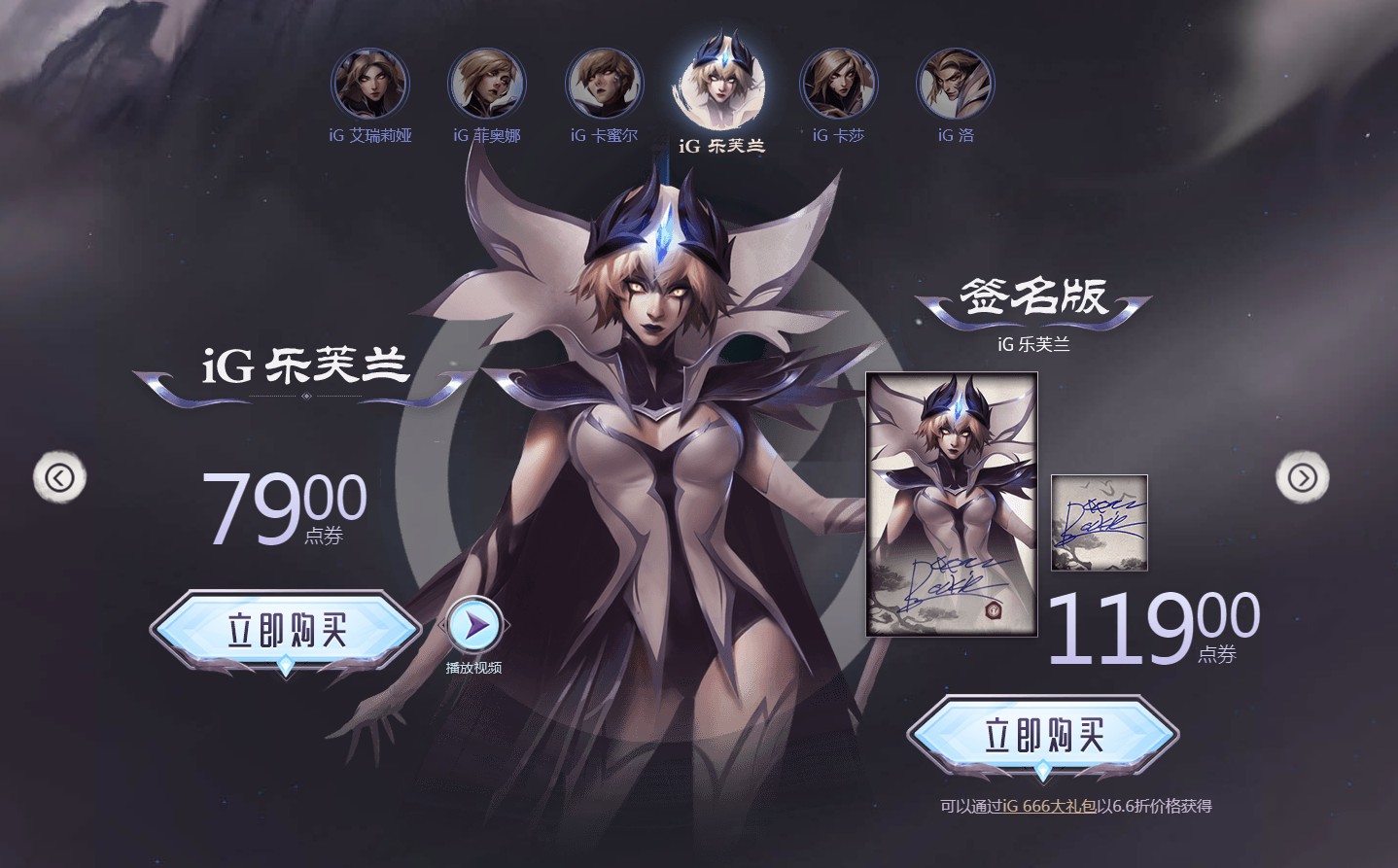Select the iG 卡蜜尔 champion avatar
Screen dimensions: 1398x868
(x=604, y=84)
